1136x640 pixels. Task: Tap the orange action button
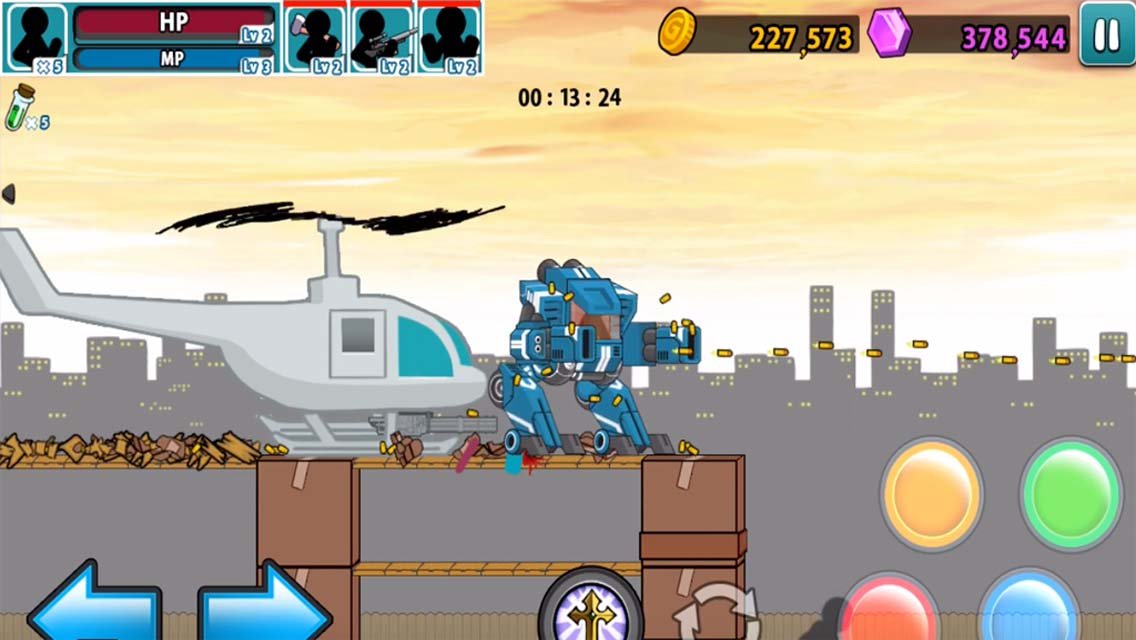[931, 494]
